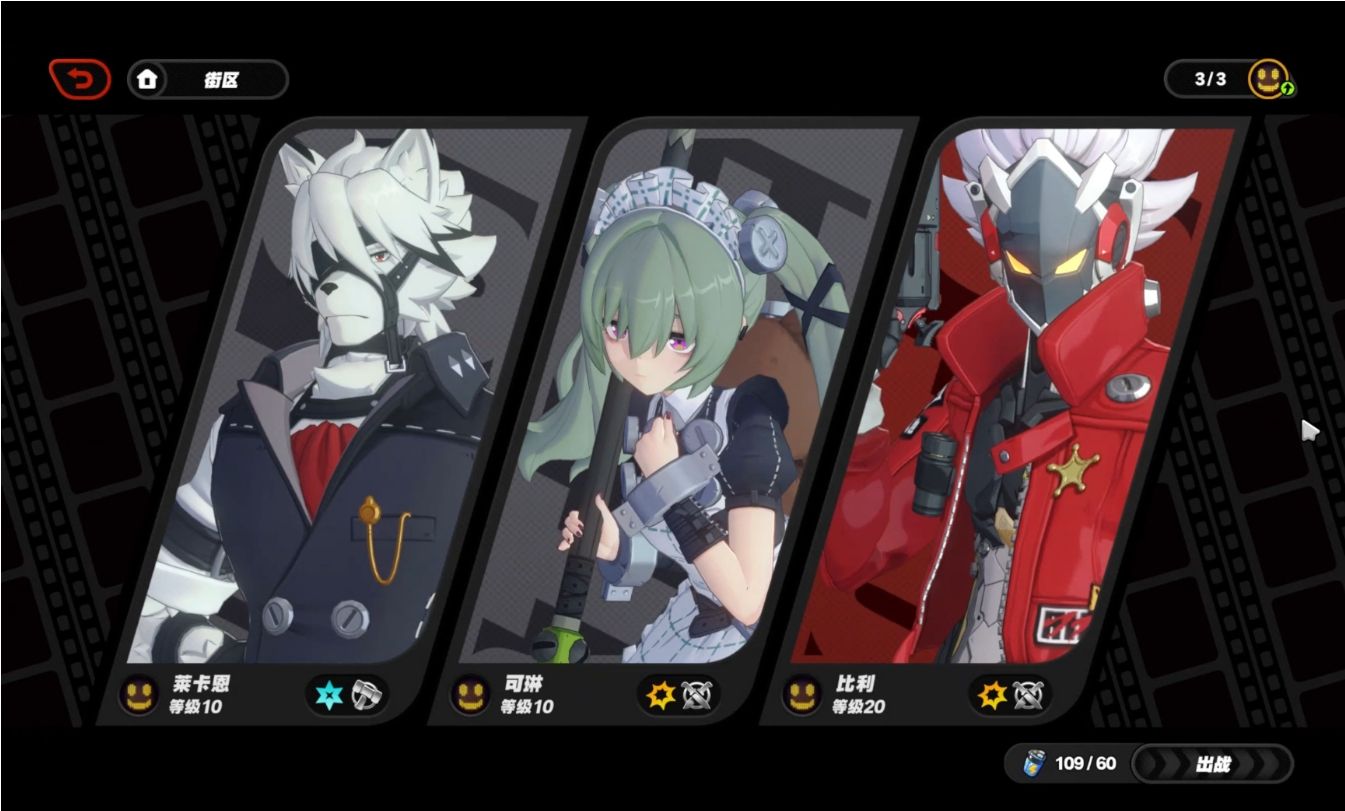Click 可琳's physical attribute icon
1345x811 pixels.
pos(660,695)
